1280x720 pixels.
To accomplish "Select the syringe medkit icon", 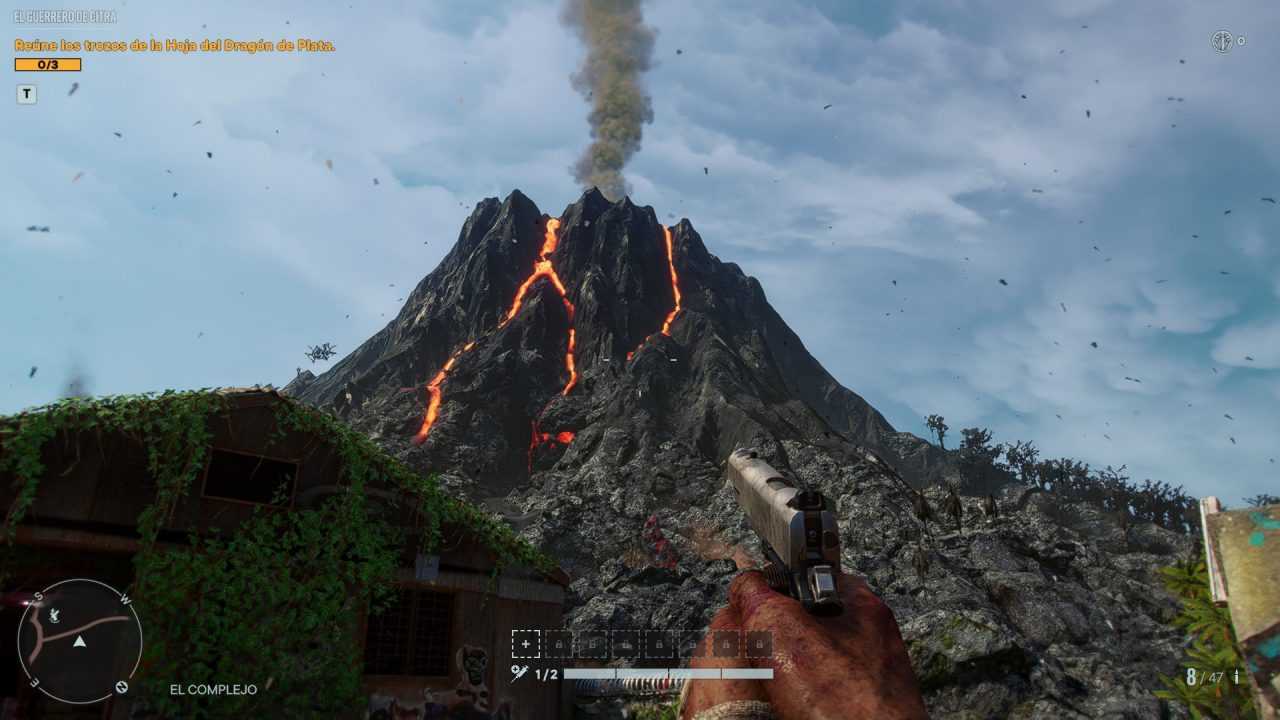I will pyautogui.click(x=520, y=671).
